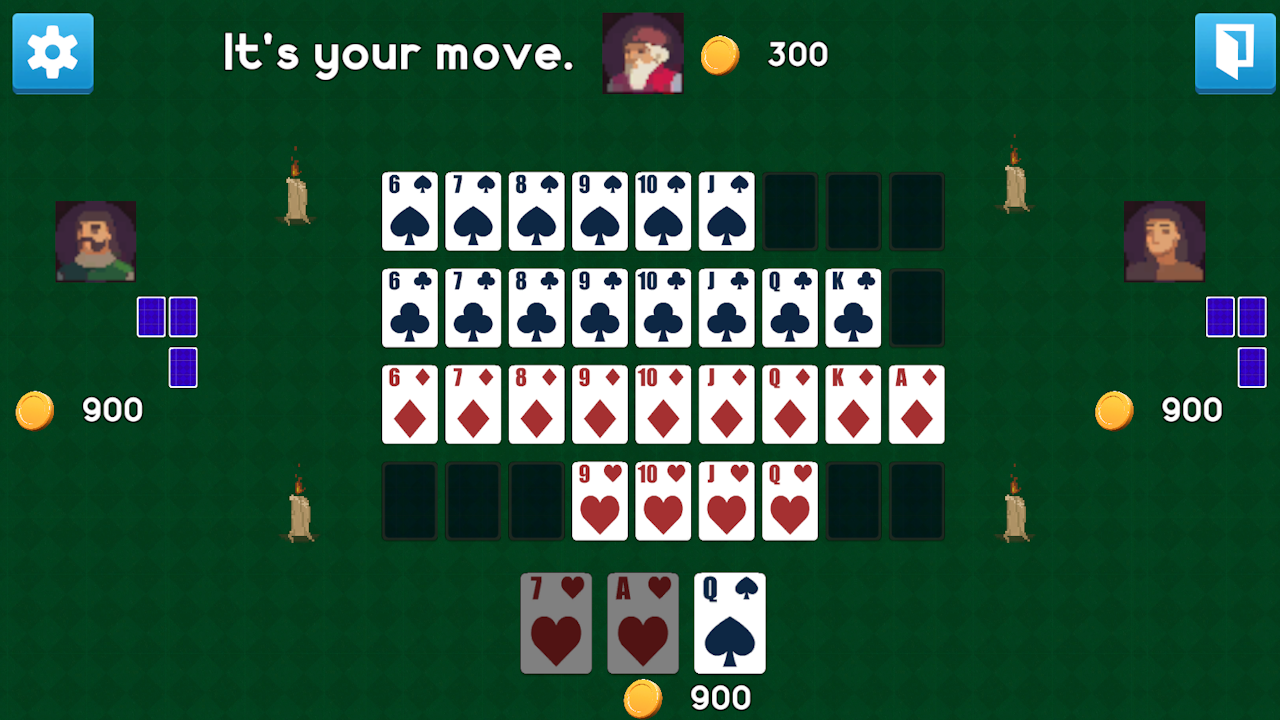Click the coin next to the 300 pot
Viewport: 1280px width, 720px height.
[x=718, y=55]
